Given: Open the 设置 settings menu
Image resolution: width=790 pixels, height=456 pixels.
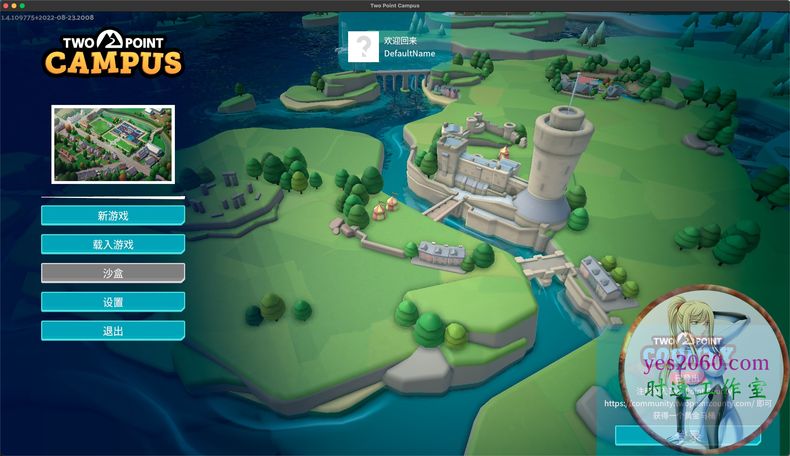Looking at the screenshot, I should pos(113,302).
